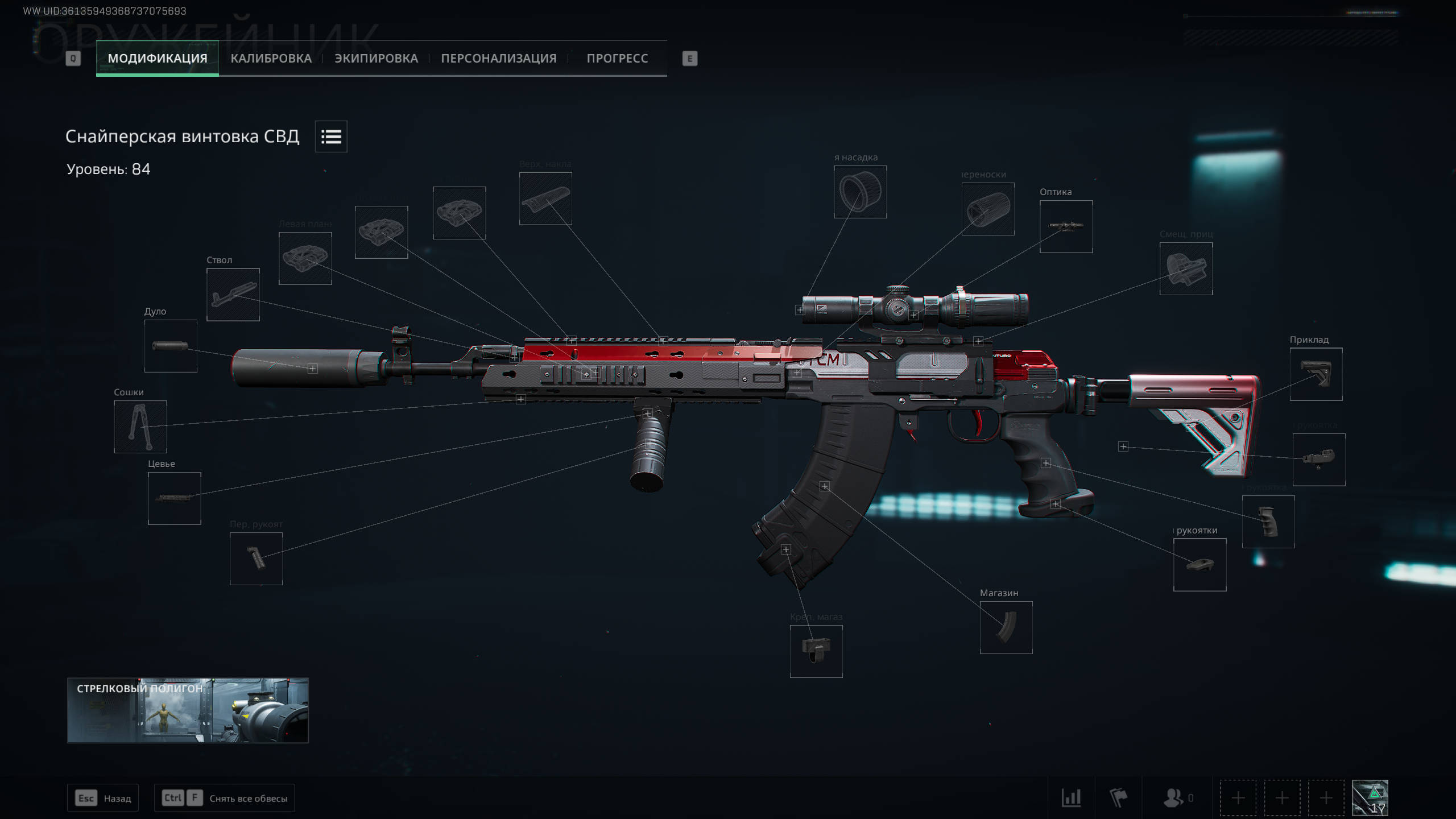Select the Магазин magazine slot
The height and width of the screenshot is (819, 1456).
(x=1006, y=627)
